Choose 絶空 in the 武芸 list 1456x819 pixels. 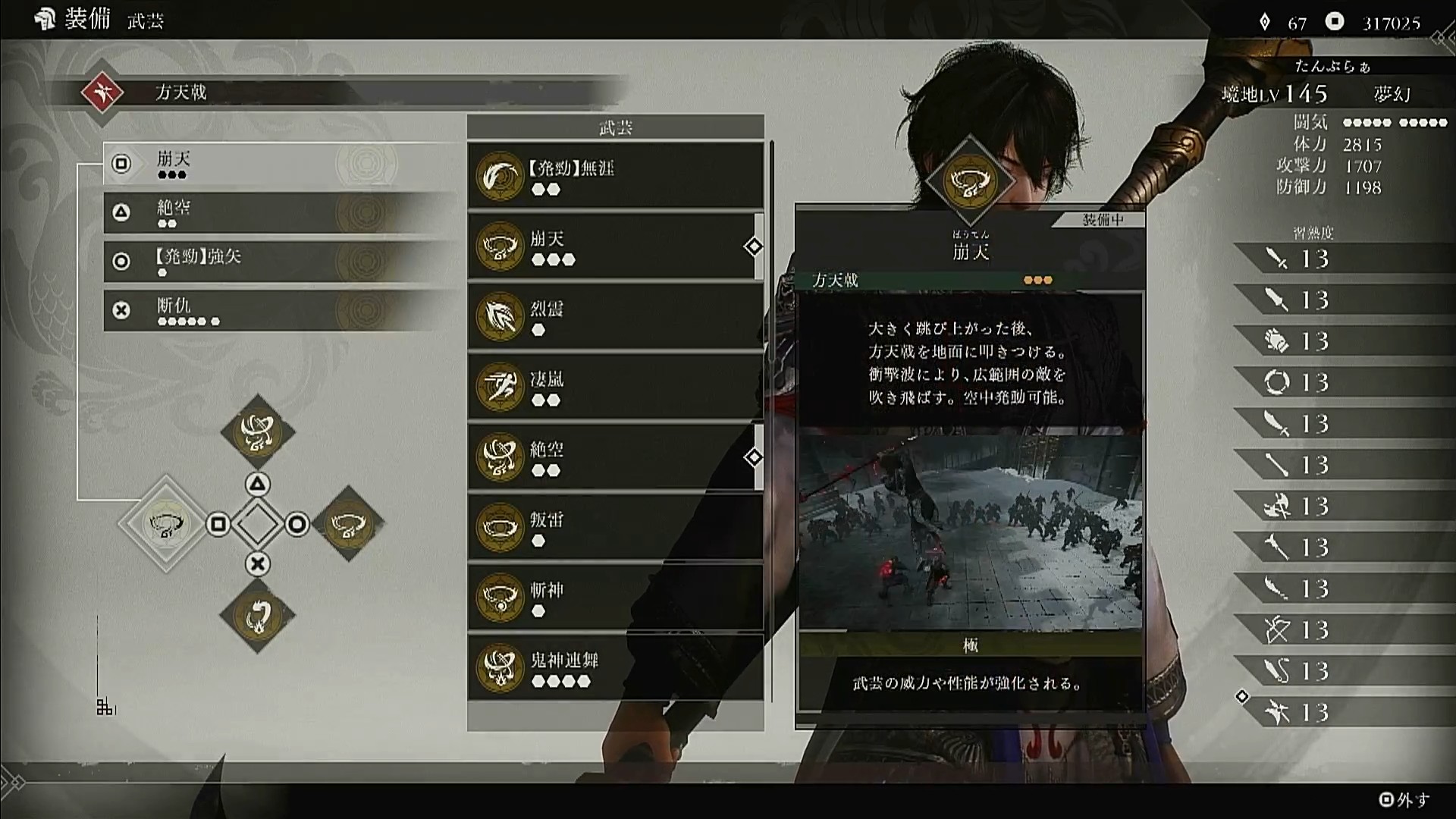[615, 457]
